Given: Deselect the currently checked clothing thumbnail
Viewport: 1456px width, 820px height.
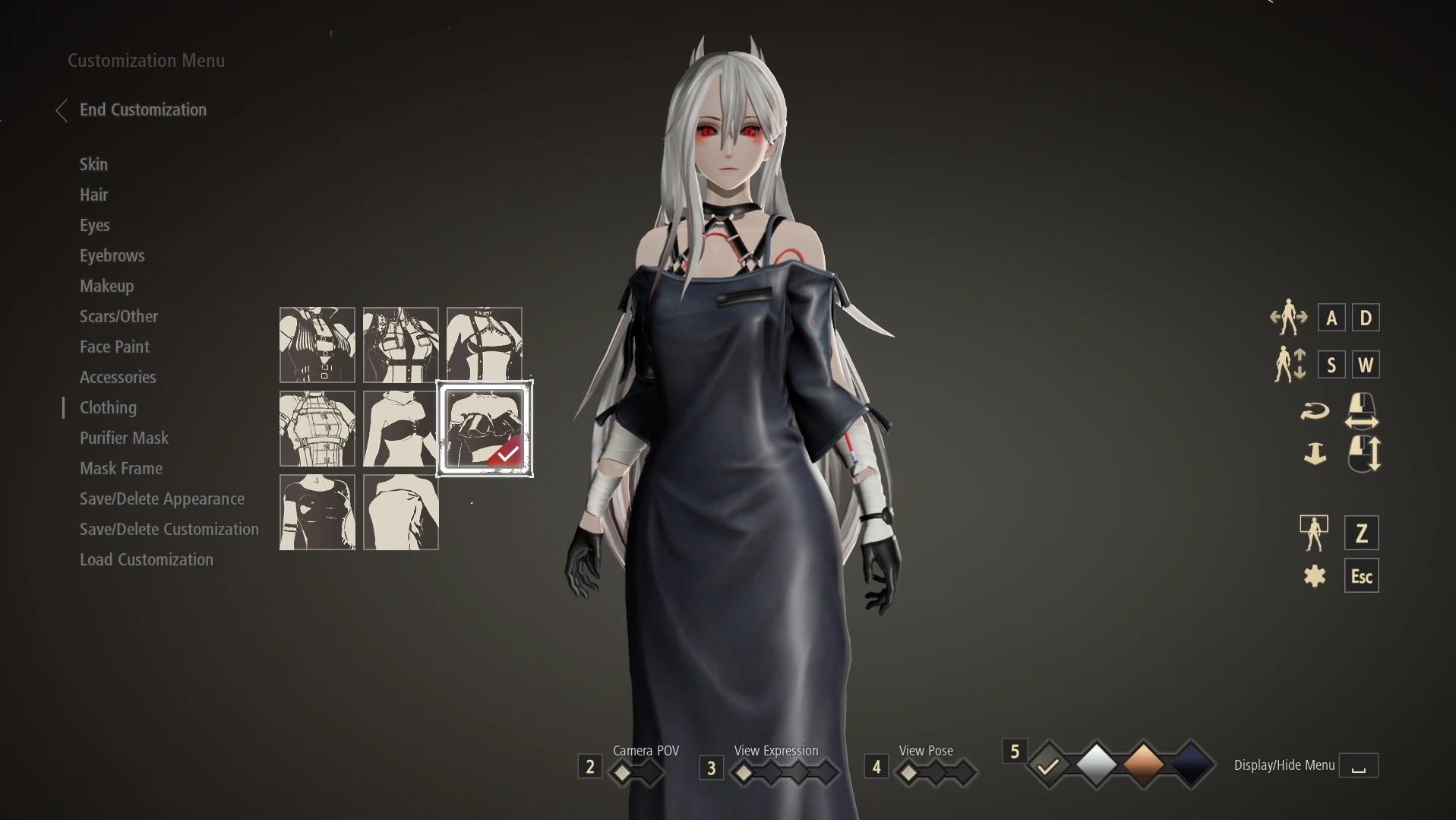Looking at the screenshot, I should coord(485,429).
